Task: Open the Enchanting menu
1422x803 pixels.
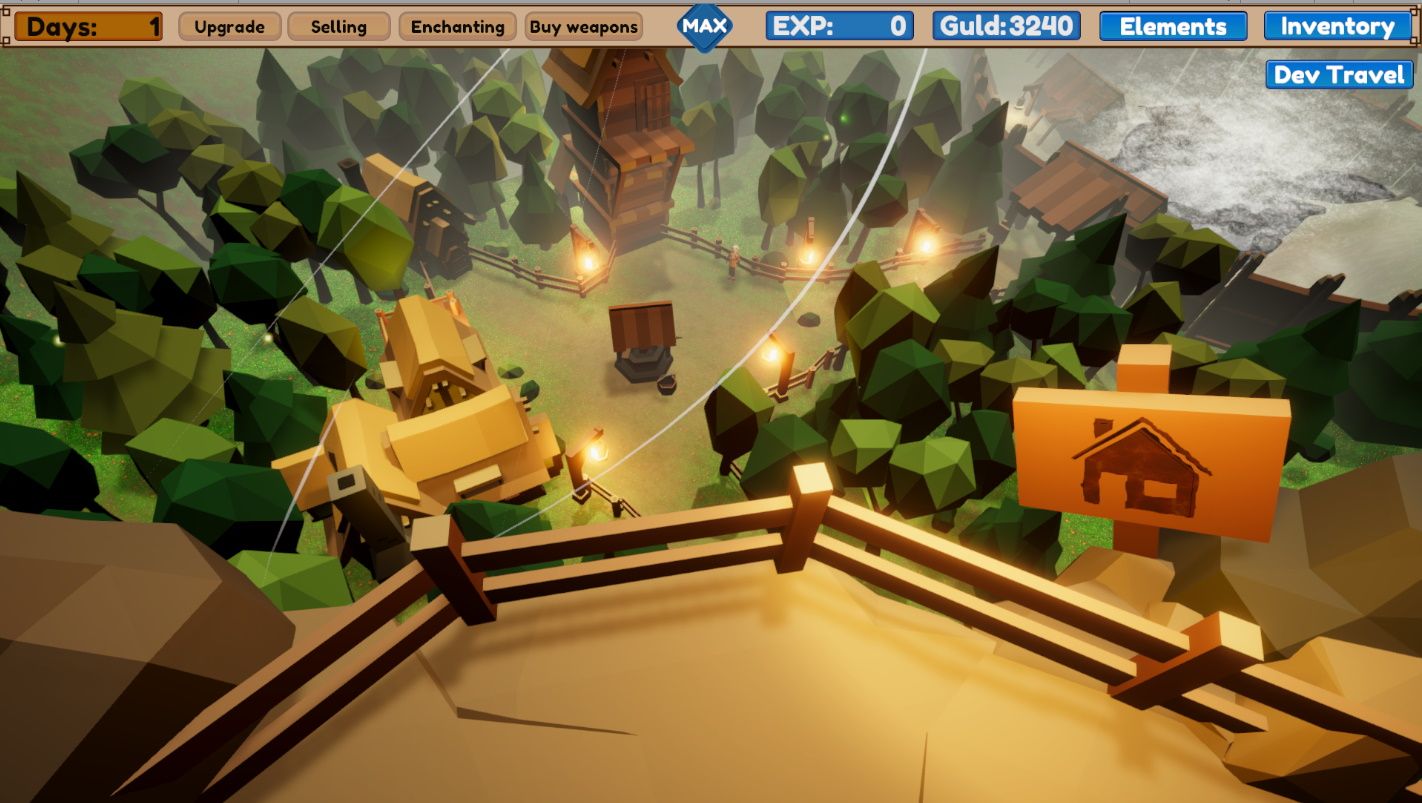Action: tap(457, 27)
